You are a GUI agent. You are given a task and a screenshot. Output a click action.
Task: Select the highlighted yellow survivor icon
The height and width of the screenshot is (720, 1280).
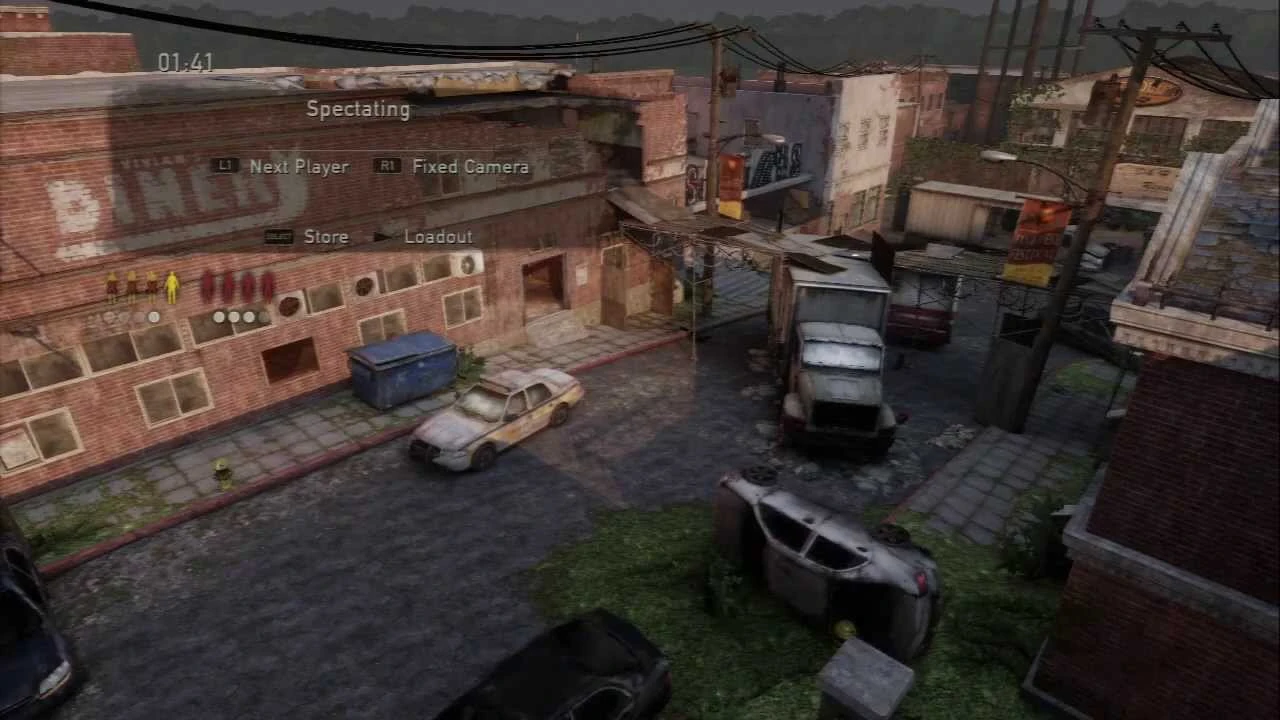point(172,287)
